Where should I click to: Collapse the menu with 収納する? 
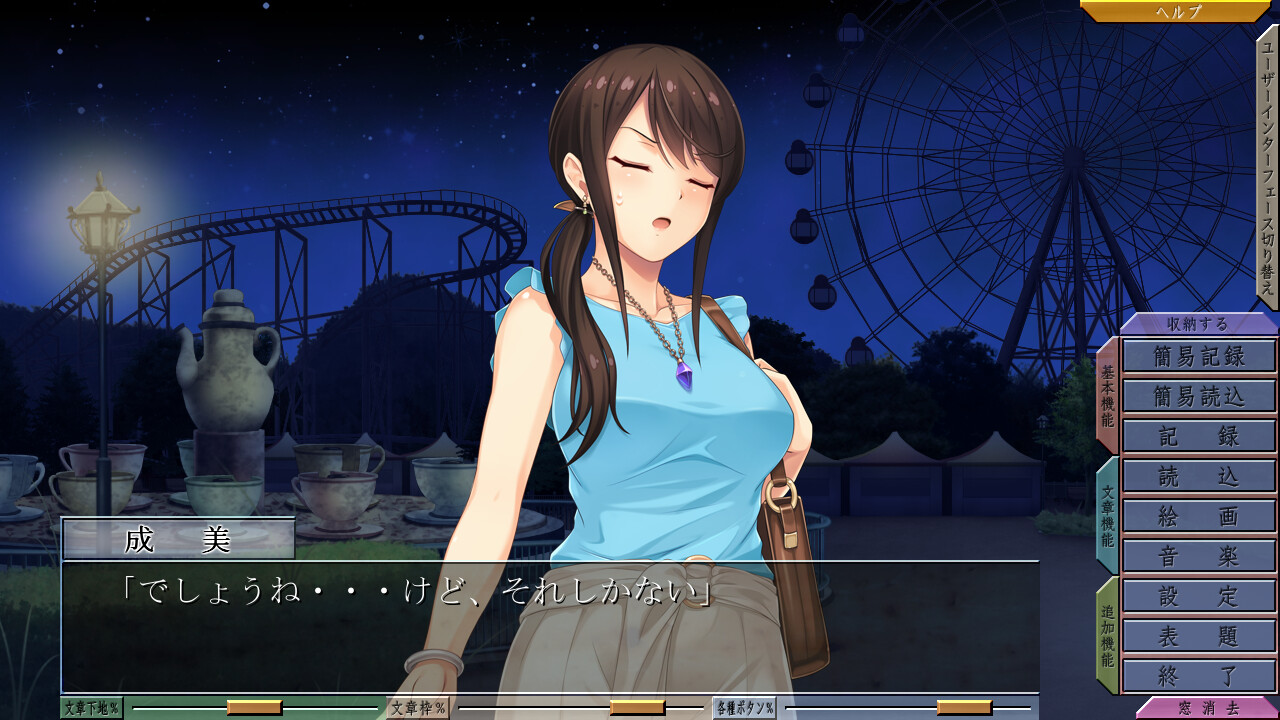coord(1198,324)
